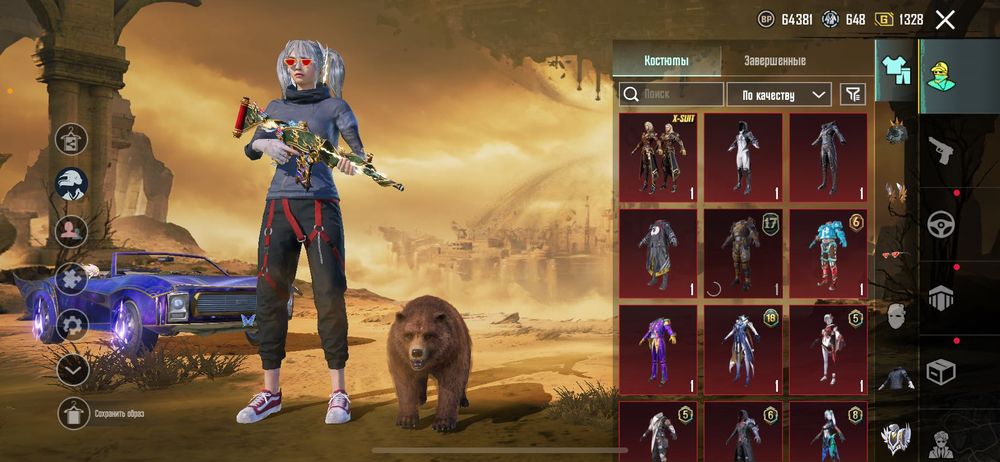
Task: Select the face mask subcategory
Action: 896,317
